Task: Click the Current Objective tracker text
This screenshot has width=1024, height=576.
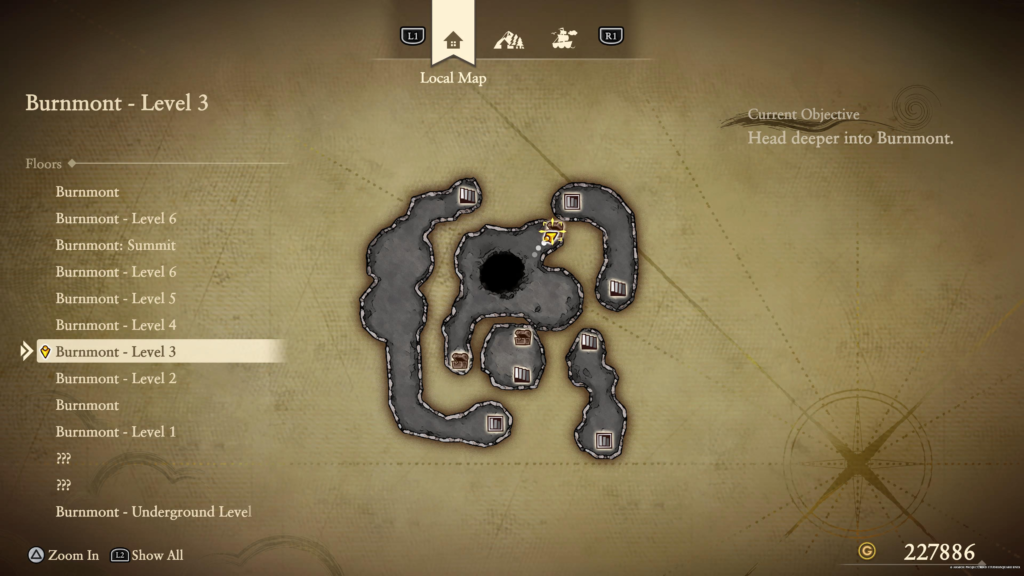Action: coord(850,138)
